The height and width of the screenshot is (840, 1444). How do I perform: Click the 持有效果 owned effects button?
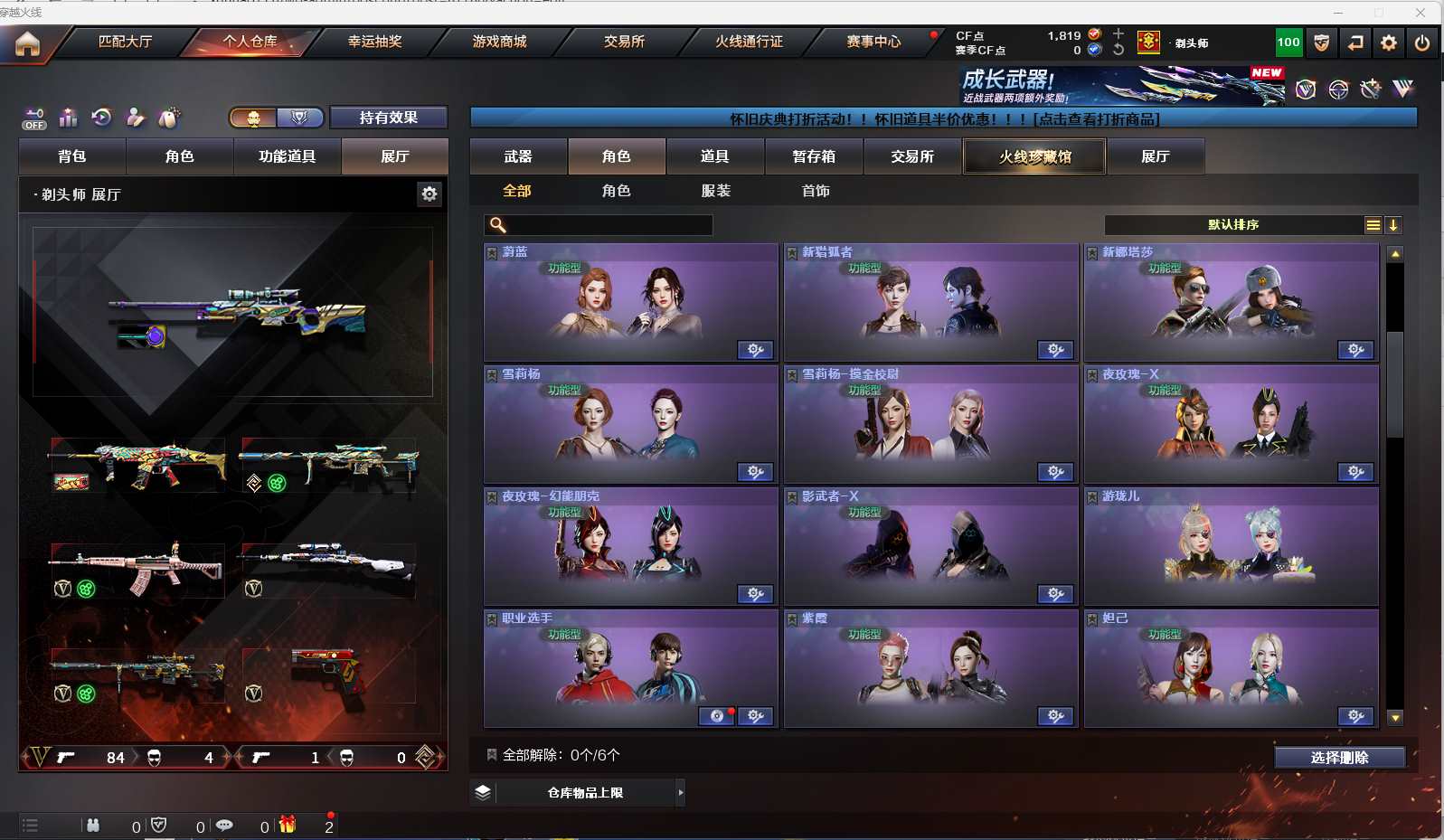click(388, 118)
